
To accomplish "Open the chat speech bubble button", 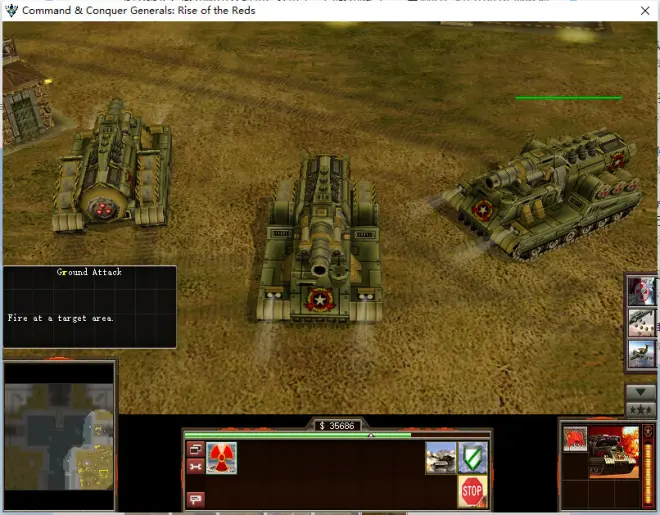I will tap(195, 498).
